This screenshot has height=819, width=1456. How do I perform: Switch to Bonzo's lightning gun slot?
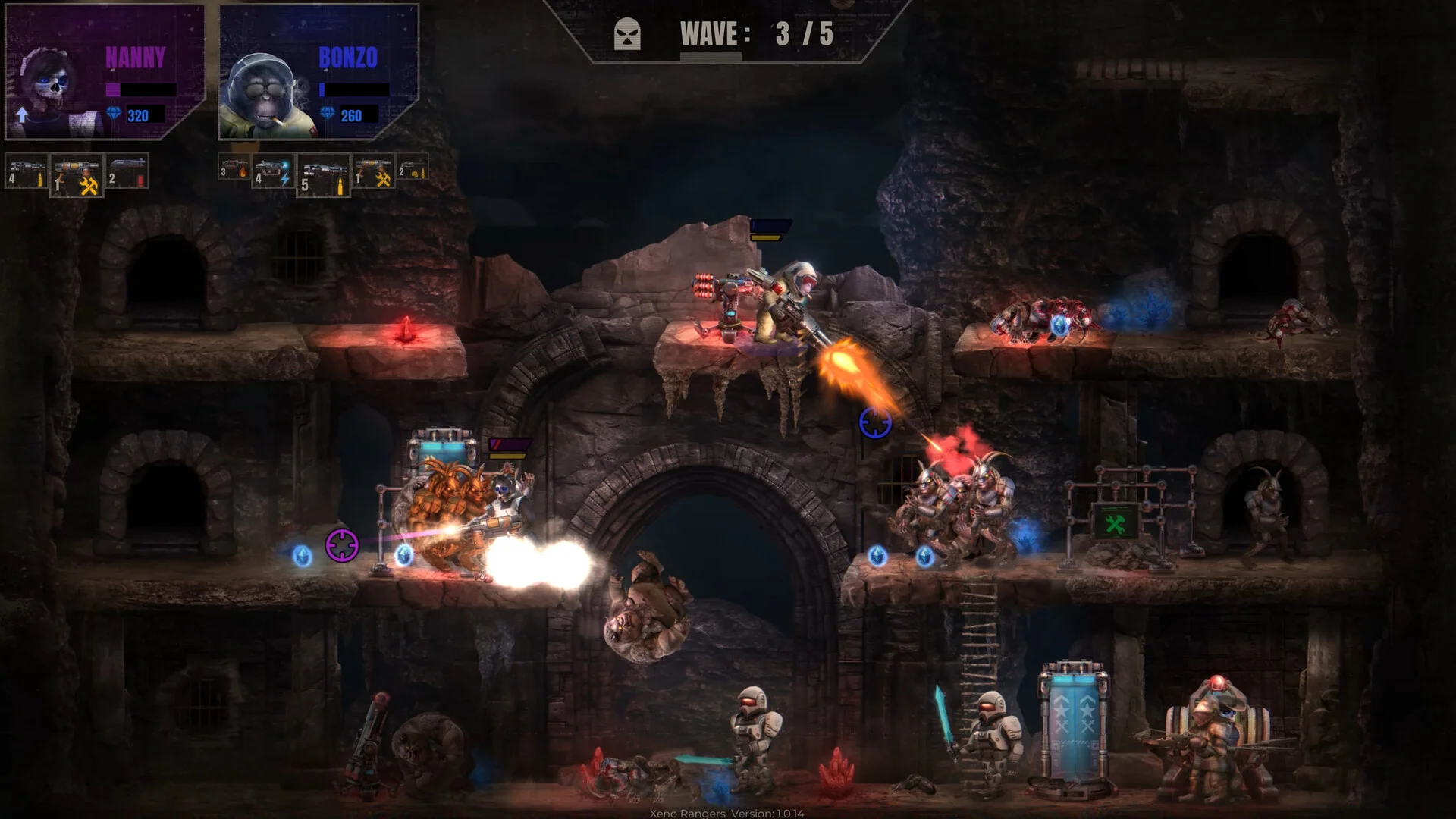(272, 174)
